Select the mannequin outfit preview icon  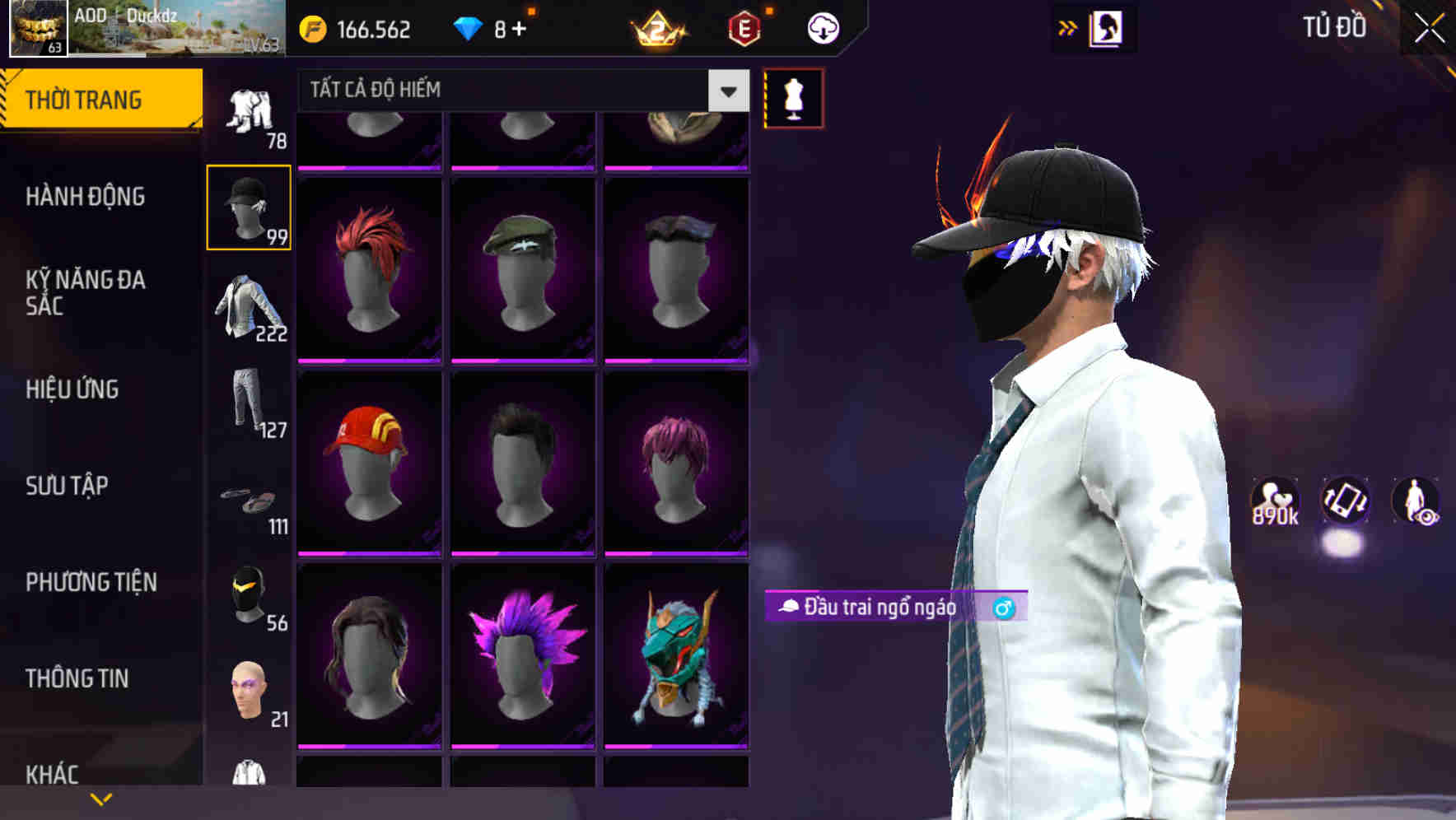point(793,99)
